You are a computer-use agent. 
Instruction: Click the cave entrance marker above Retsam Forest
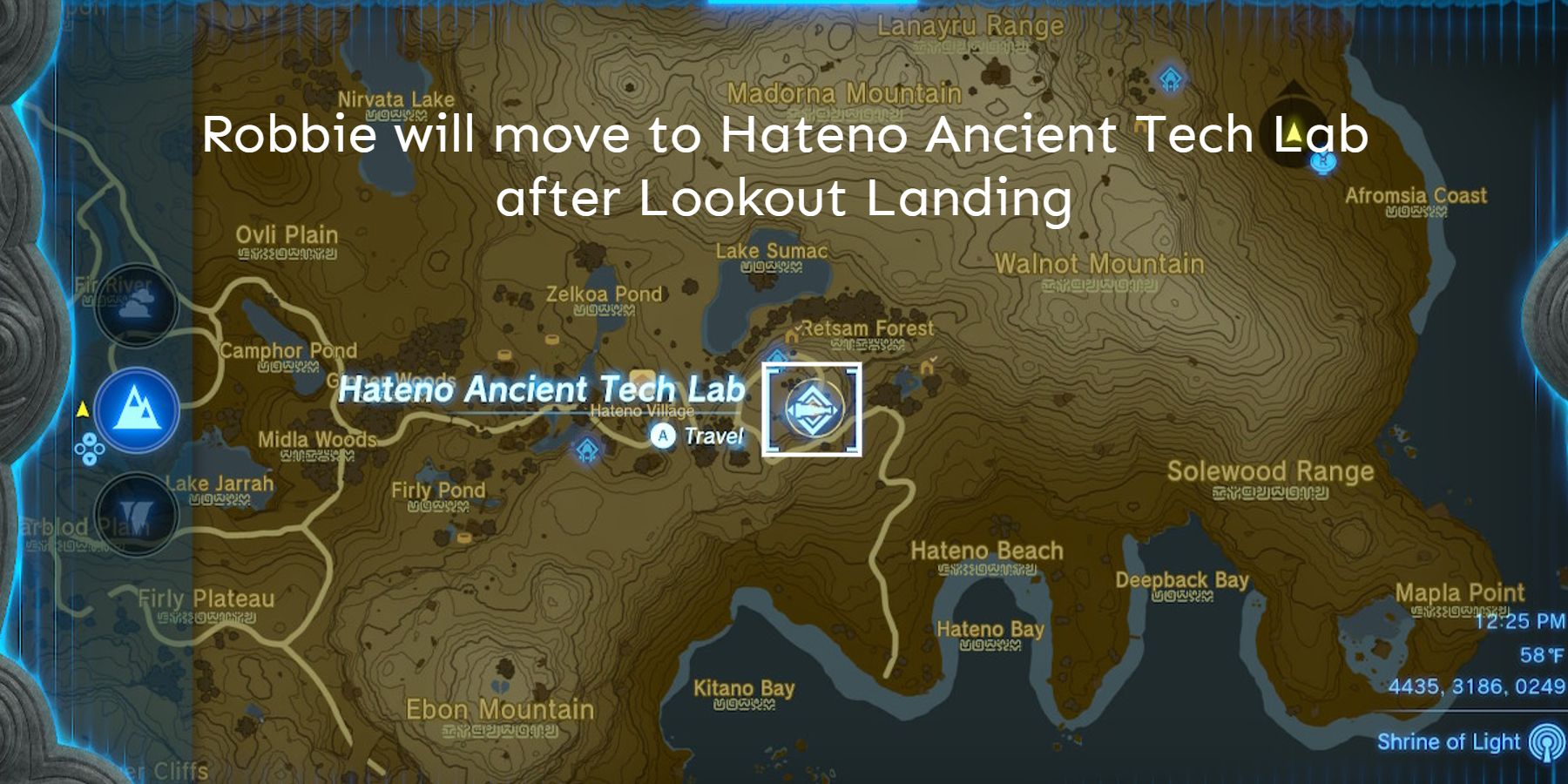pos(791,336)
